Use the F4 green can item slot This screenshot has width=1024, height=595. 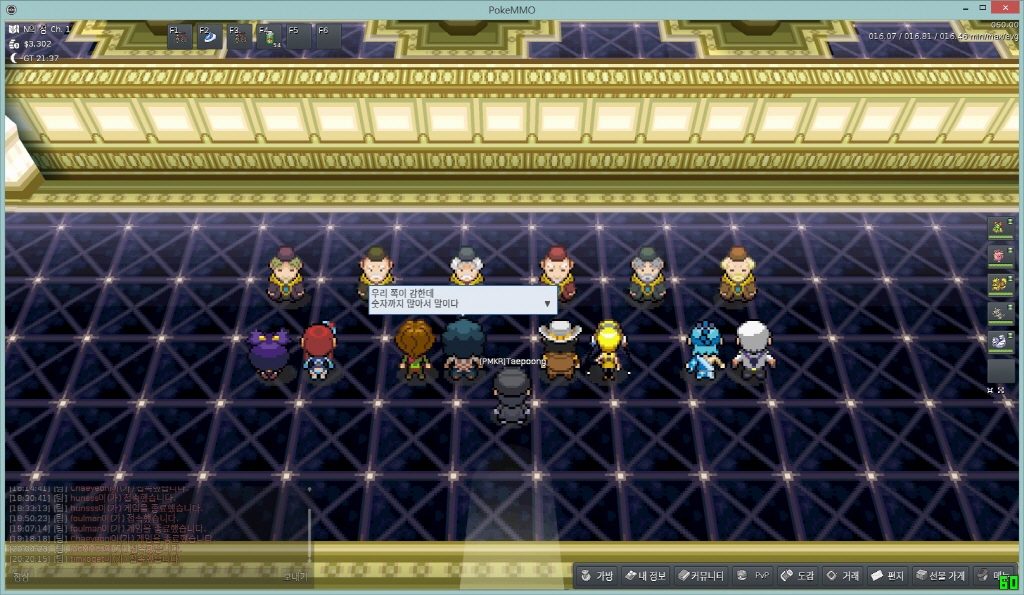[x=270, y=37]
